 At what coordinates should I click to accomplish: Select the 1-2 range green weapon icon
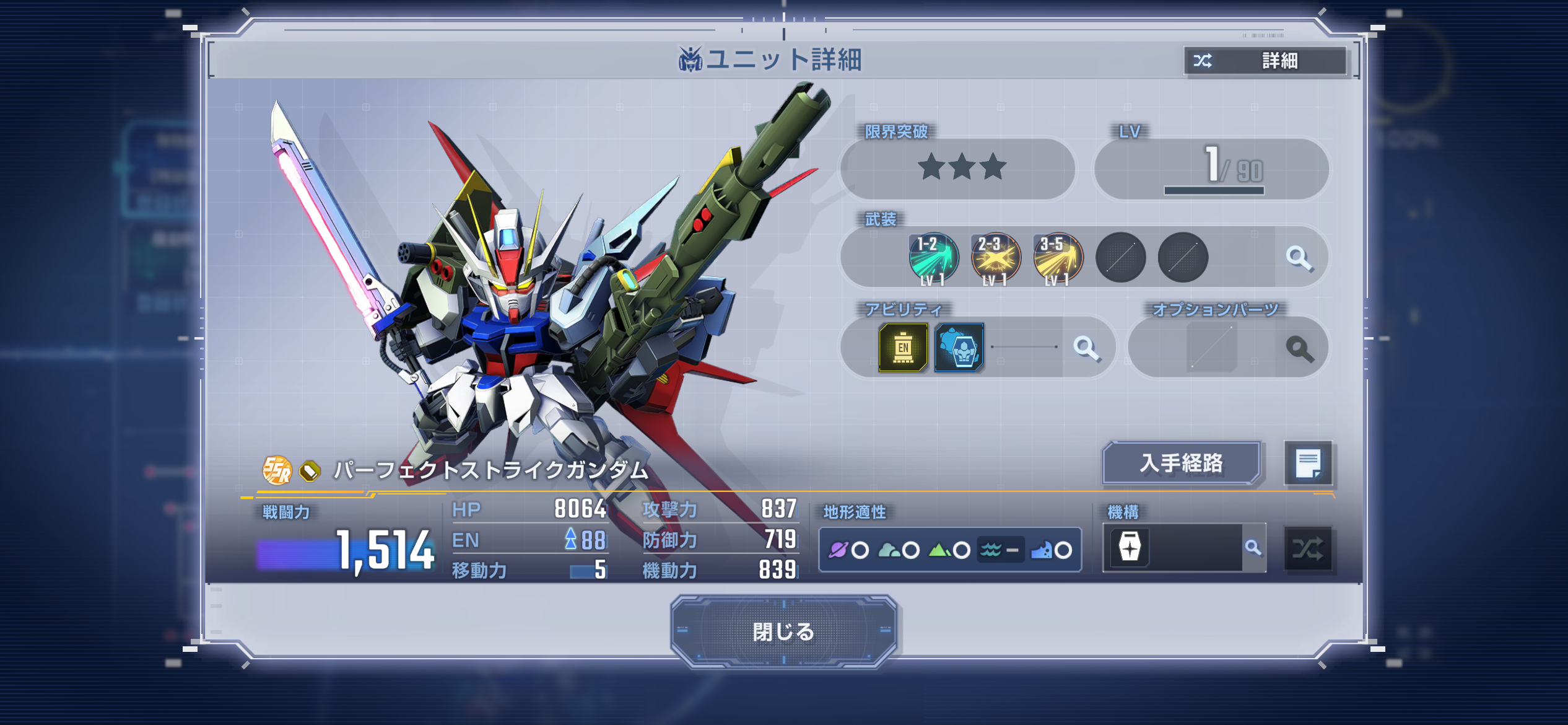pos(933,258)
